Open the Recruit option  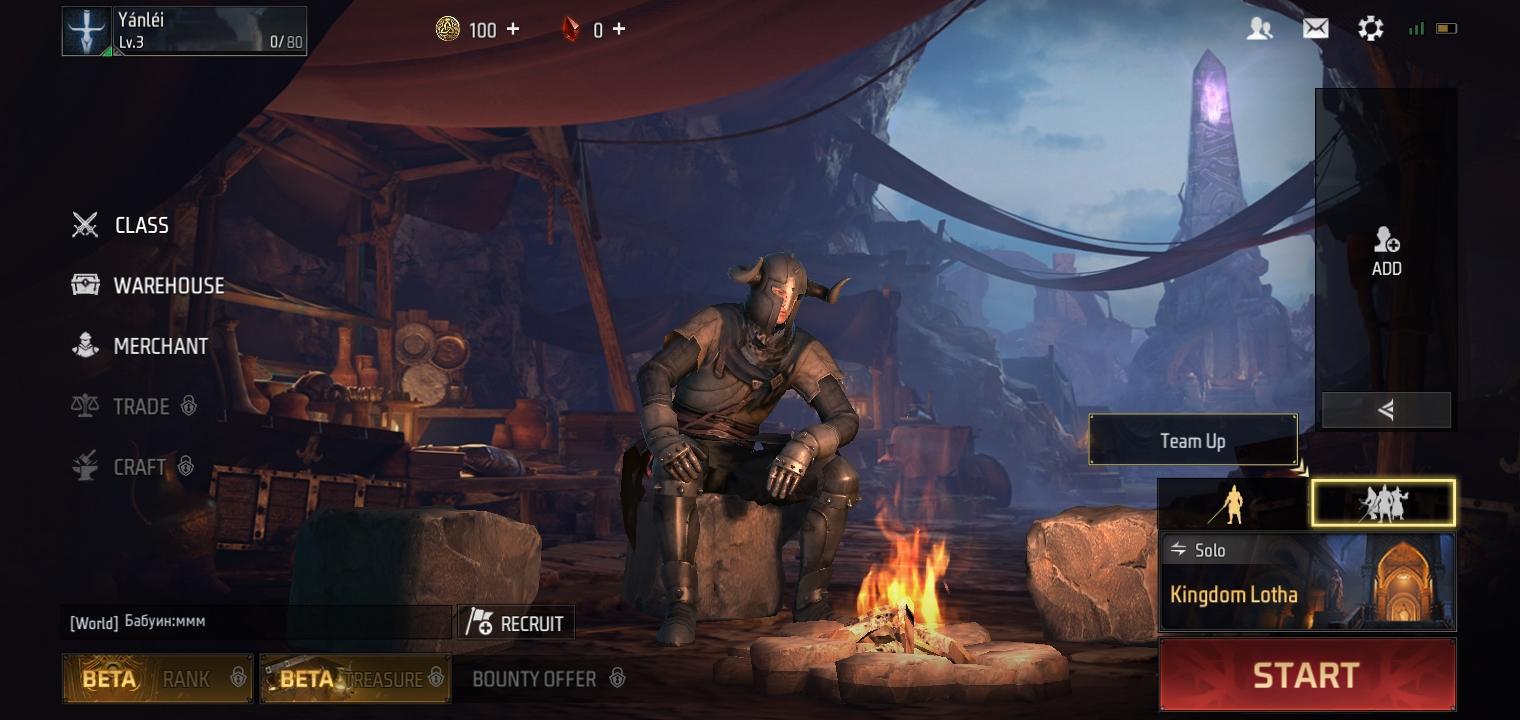click(x=516, y=623)
